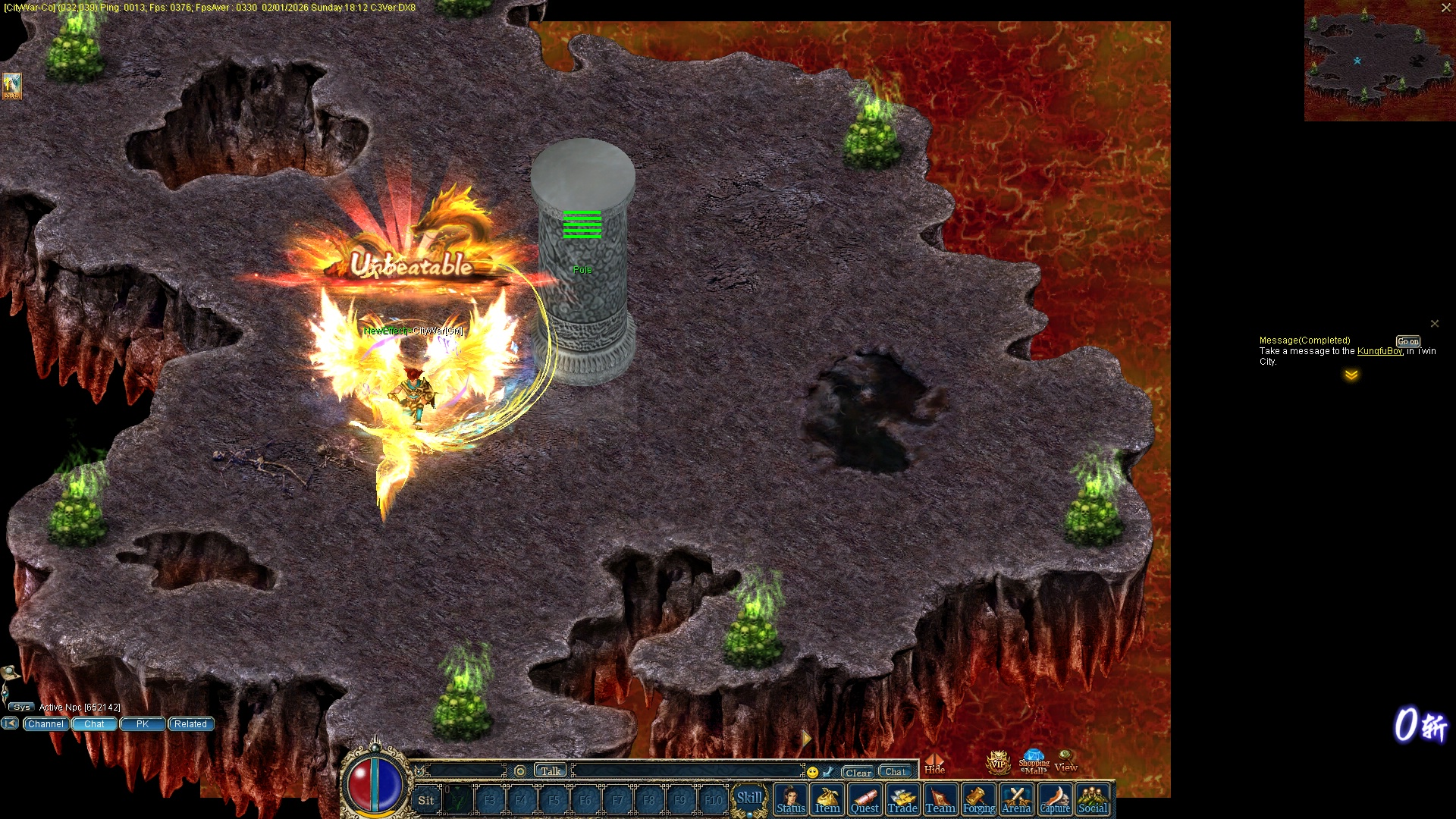The image size is (1456, 819).
Task: Open the Shopping Mall
Action: point(1034,762)
